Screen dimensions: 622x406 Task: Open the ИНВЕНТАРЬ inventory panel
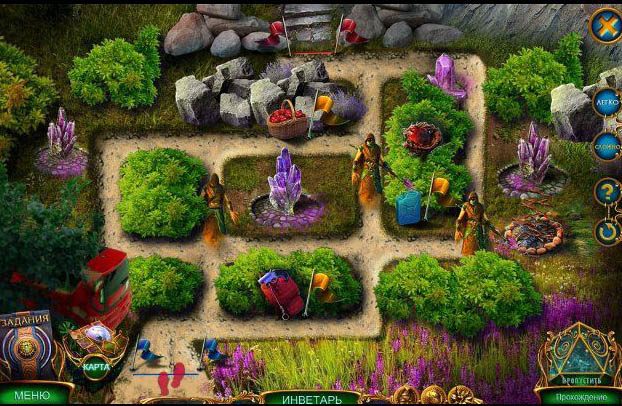311,398
